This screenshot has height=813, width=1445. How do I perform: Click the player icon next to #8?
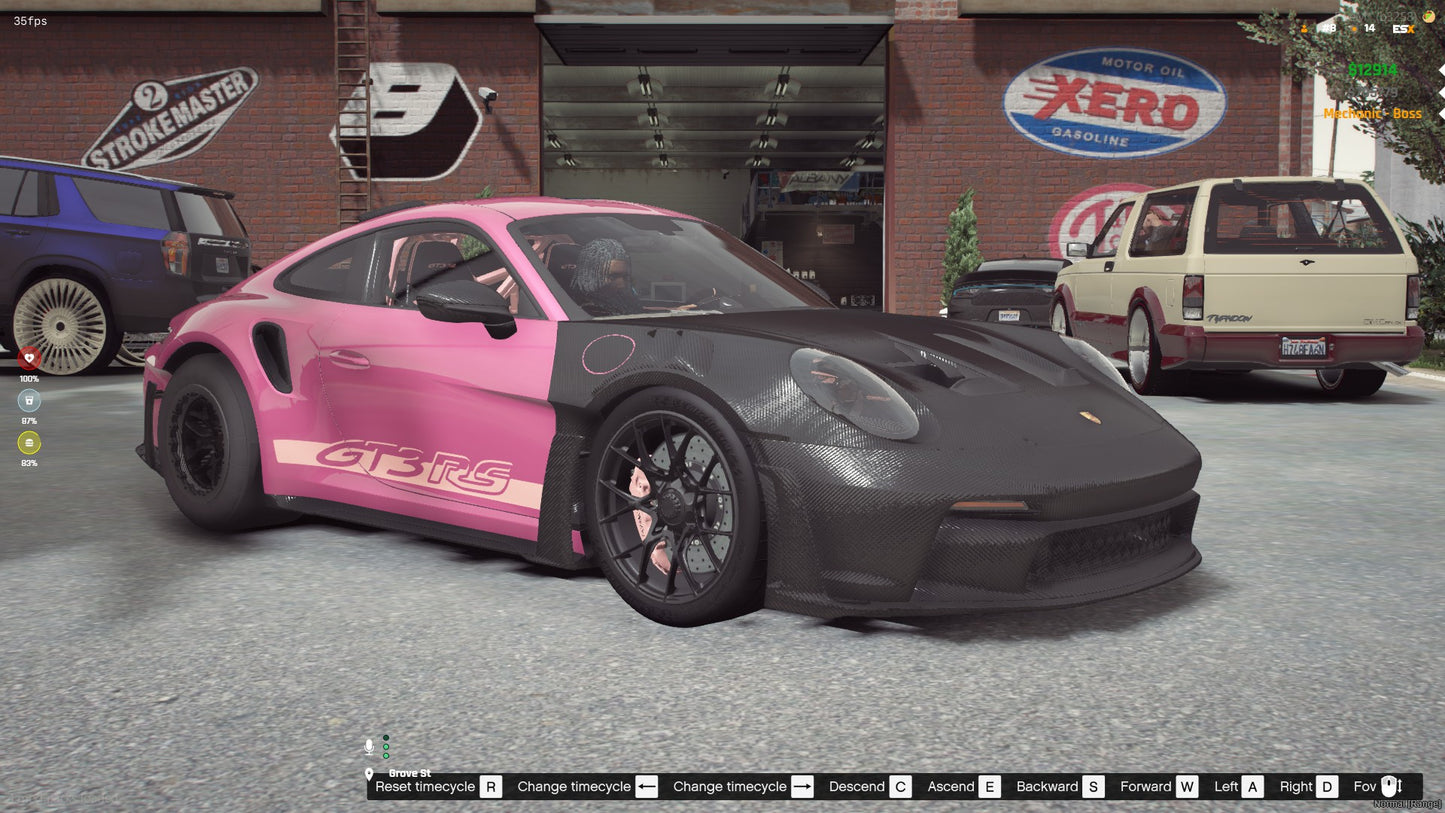click(1304, 29)
